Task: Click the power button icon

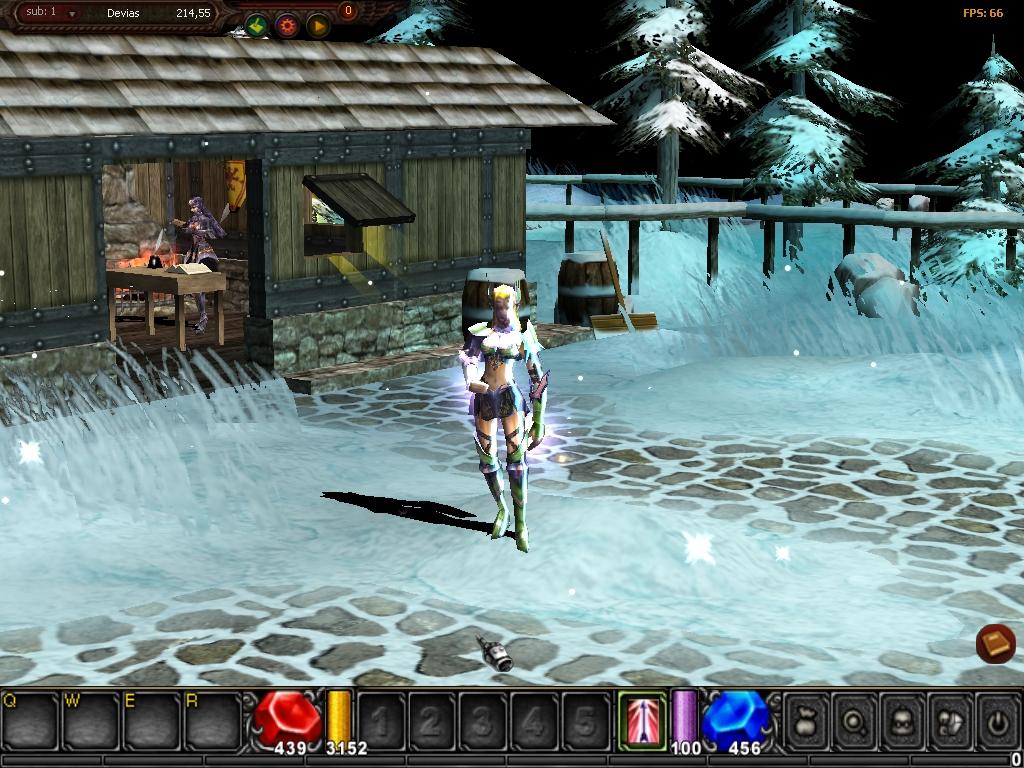Action: 996,720
